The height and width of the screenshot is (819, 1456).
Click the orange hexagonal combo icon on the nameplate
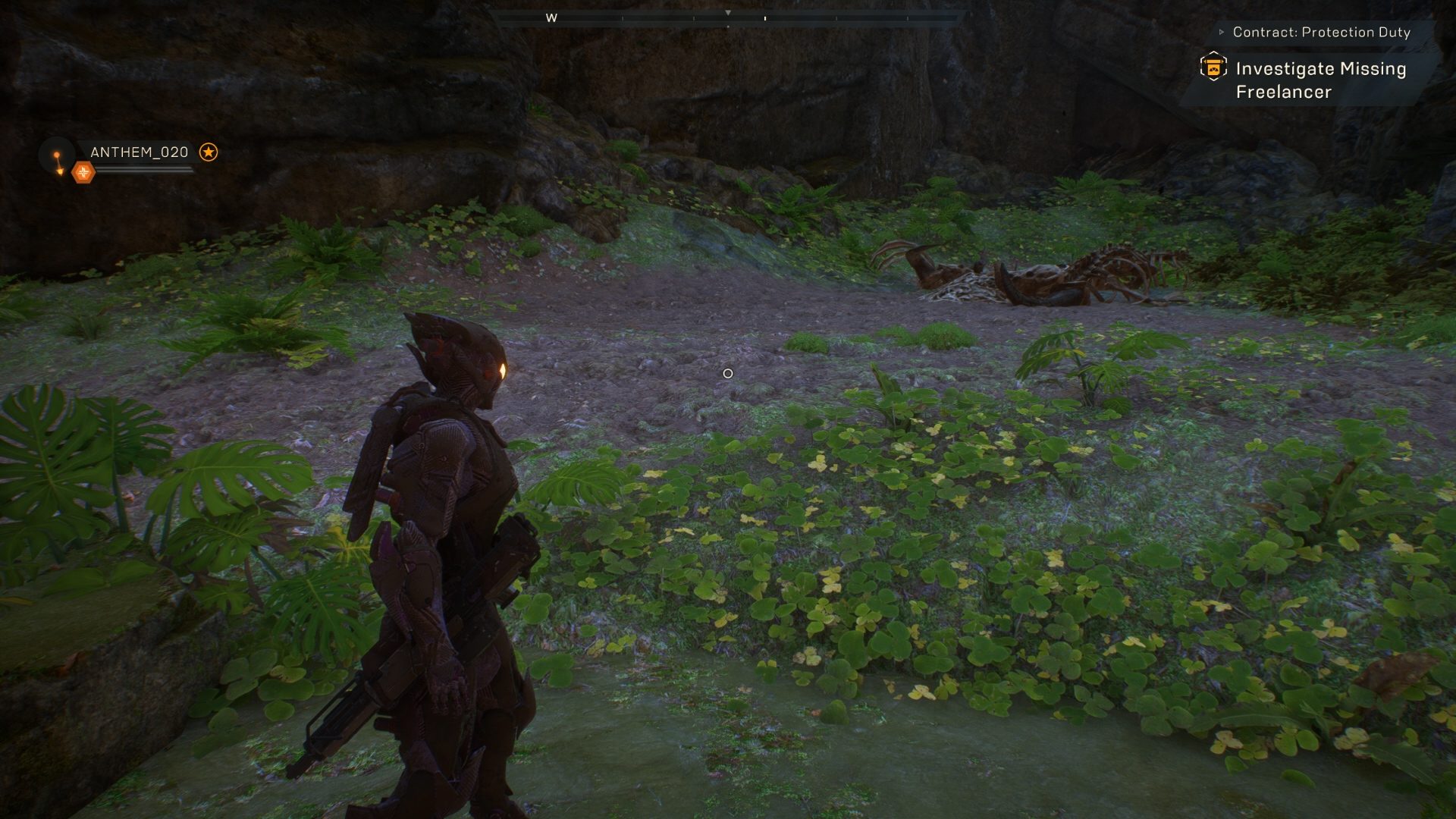click(x=83, y=172)
